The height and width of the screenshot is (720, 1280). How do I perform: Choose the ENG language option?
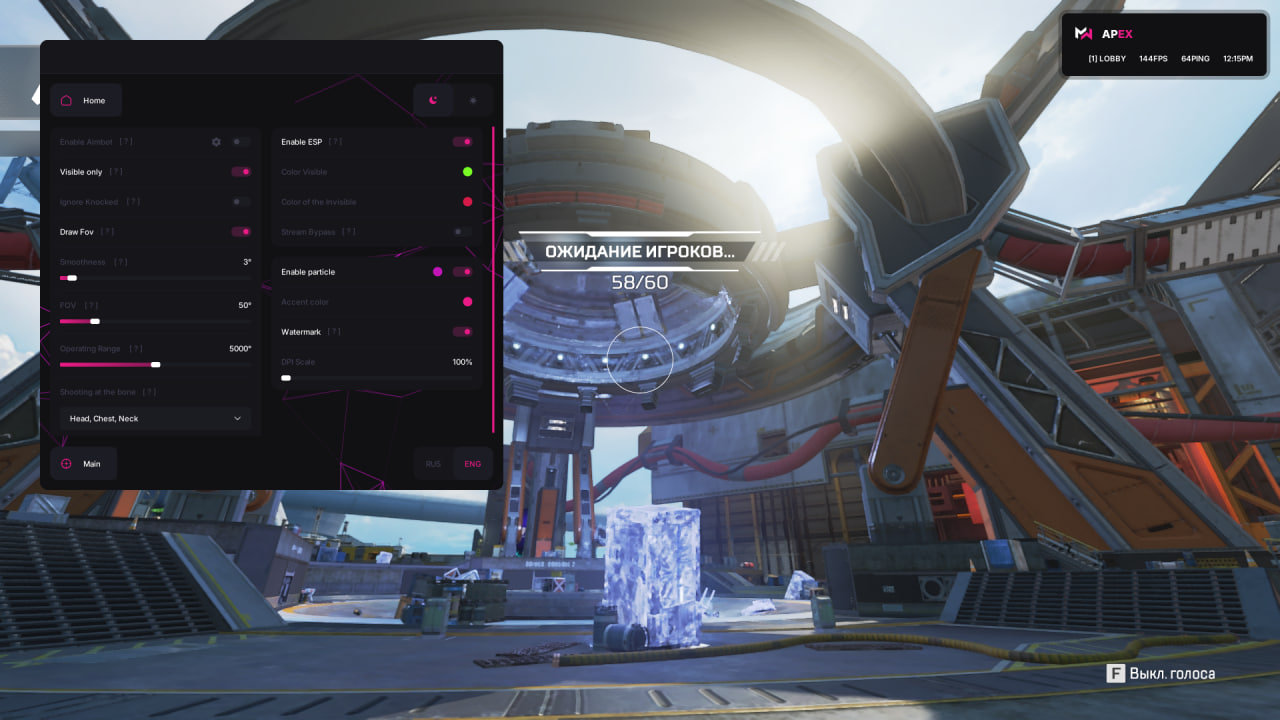point(473,464)
